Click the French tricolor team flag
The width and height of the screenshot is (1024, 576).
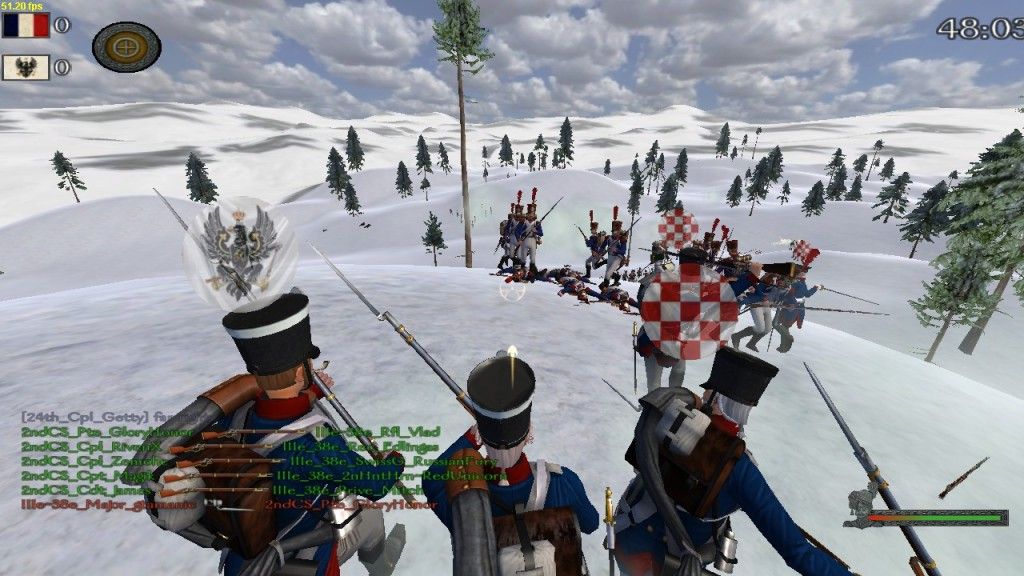[x=25, y=25]
